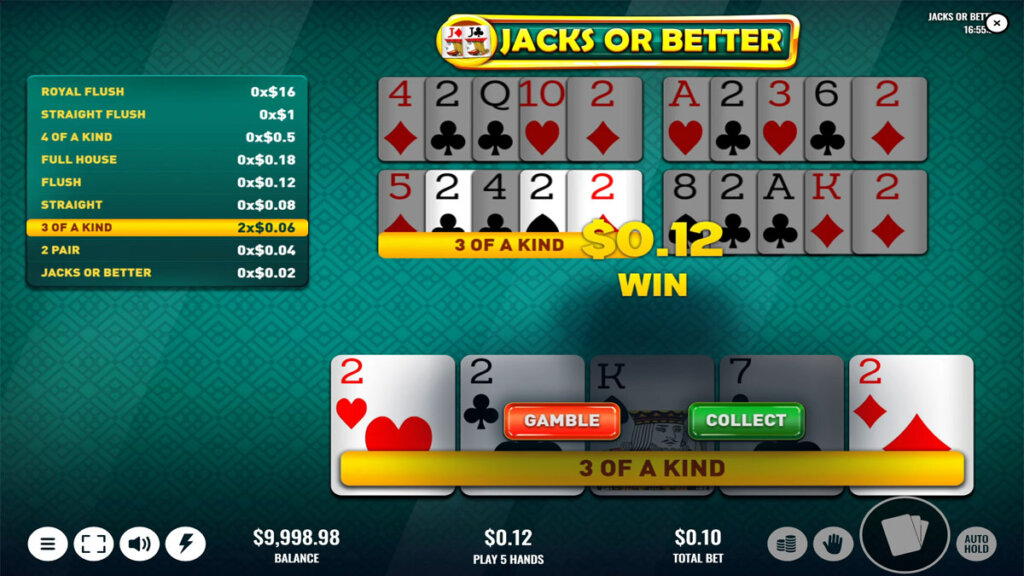The height and width of the screenshot is (576, 1024).
Task: Open the hamburger menu
Action: [48, 544]
